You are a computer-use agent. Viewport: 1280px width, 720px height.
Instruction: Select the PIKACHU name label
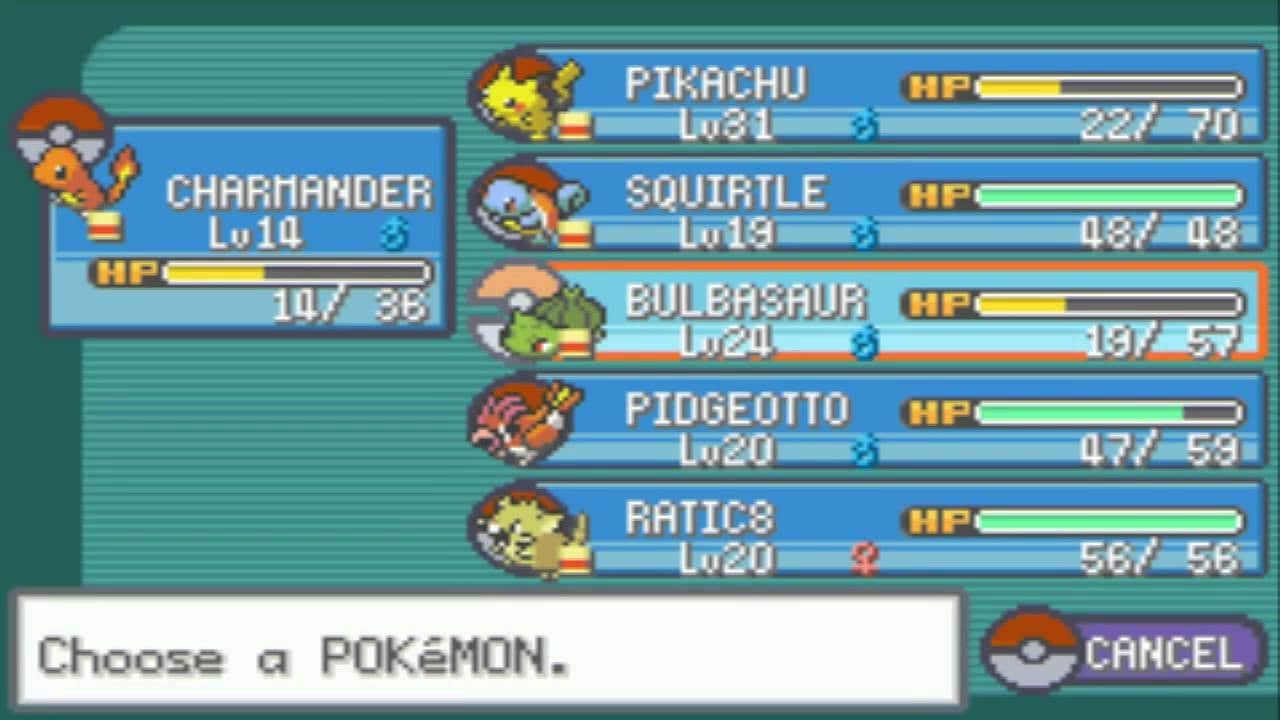point(716,84)
